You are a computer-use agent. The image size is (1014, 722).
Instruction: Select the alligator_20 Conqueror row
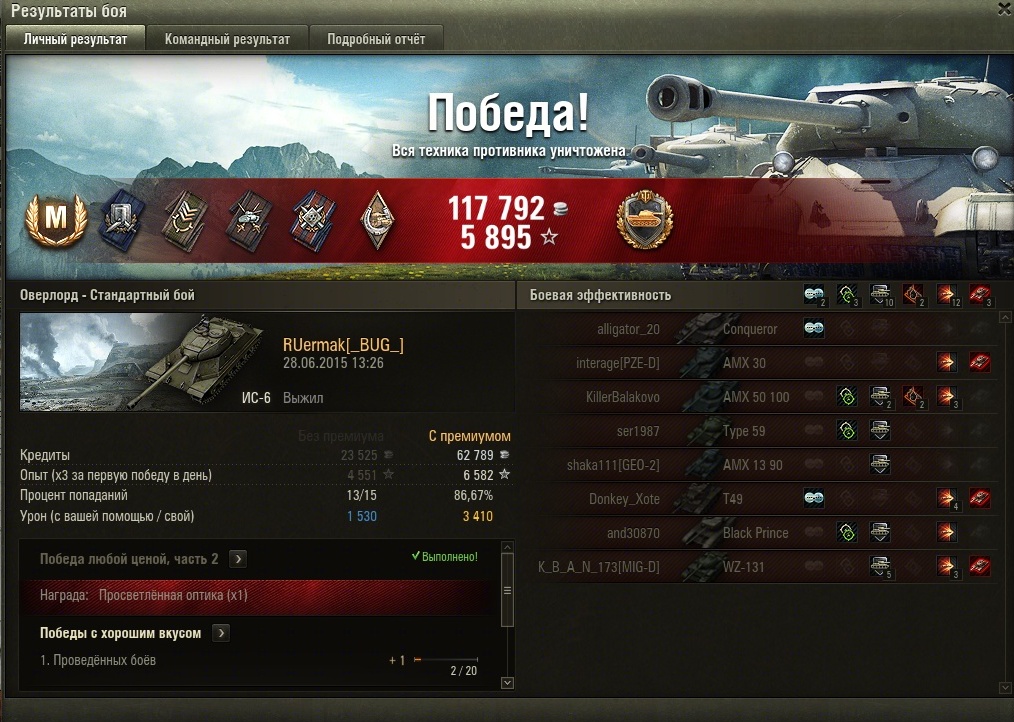pos(760,329)
